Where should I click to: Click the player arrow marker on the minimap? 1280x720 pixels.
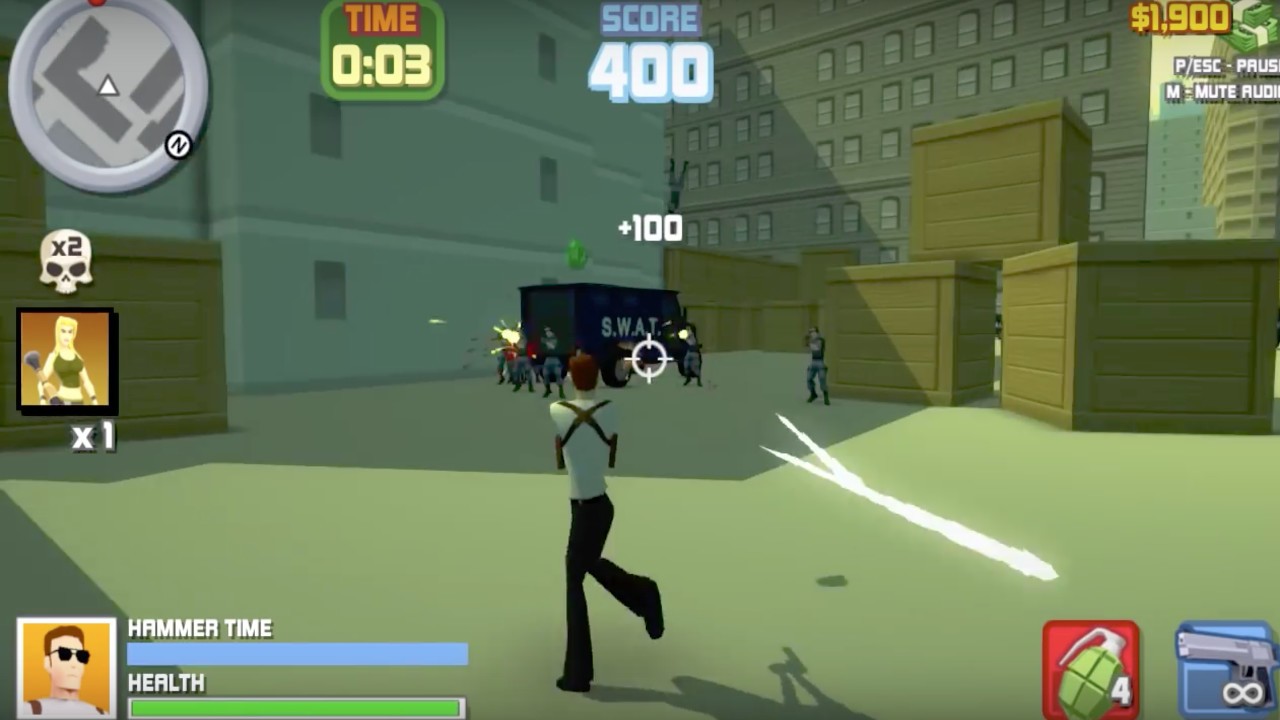coord(107,85)
